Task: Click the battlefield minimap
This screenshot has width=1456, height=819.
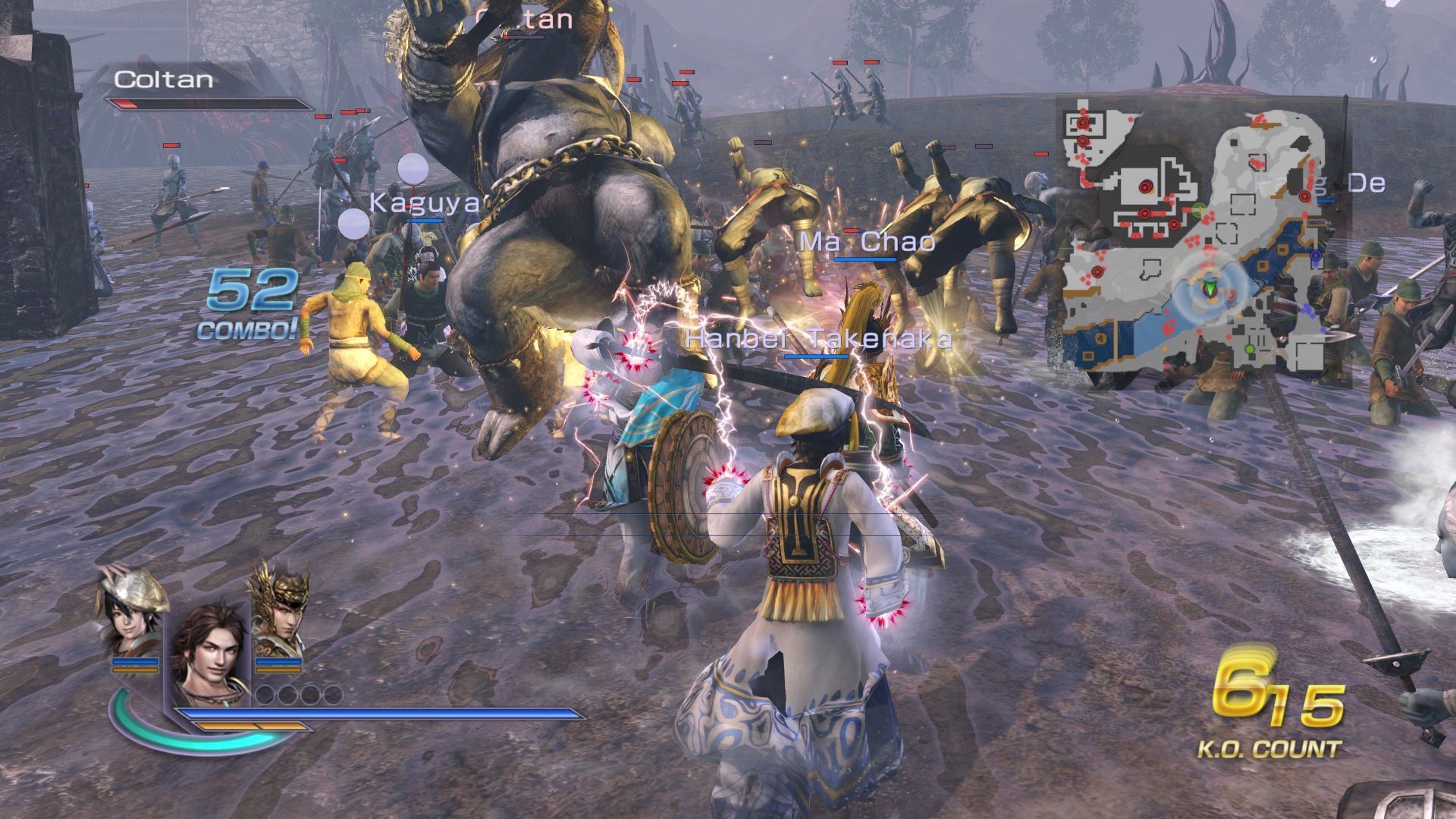Action: (1202, 243)
